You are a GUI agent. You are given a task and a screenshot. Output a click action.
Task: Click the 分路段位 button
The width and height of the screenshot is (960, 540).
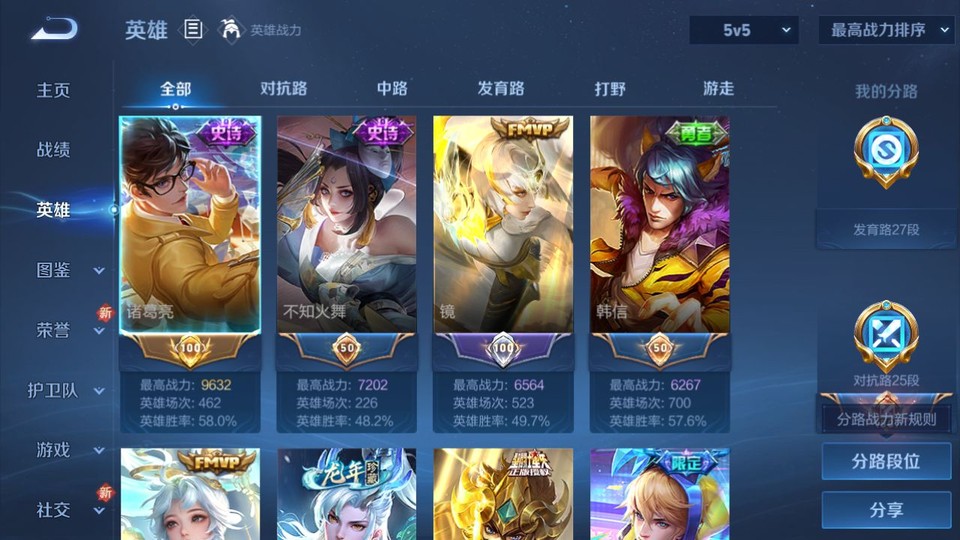click(886, 462)
